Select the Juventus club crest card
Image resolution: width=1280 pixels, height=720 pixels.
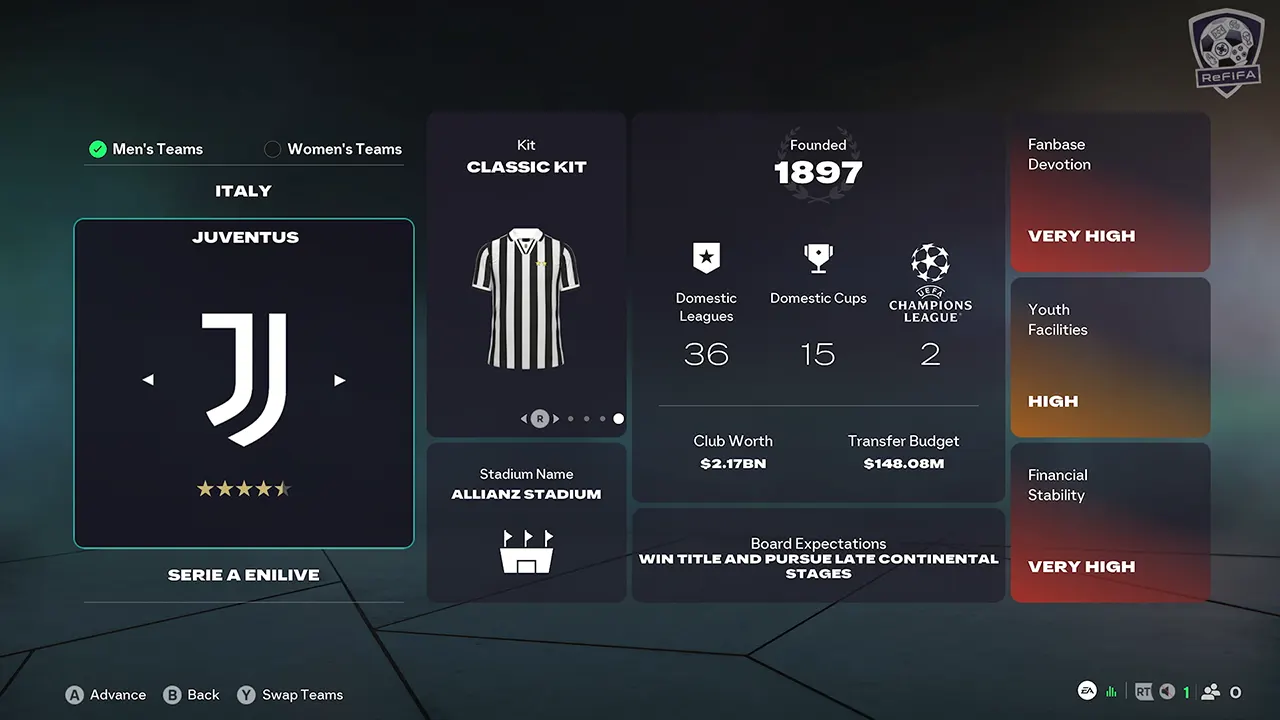[244, 383]
